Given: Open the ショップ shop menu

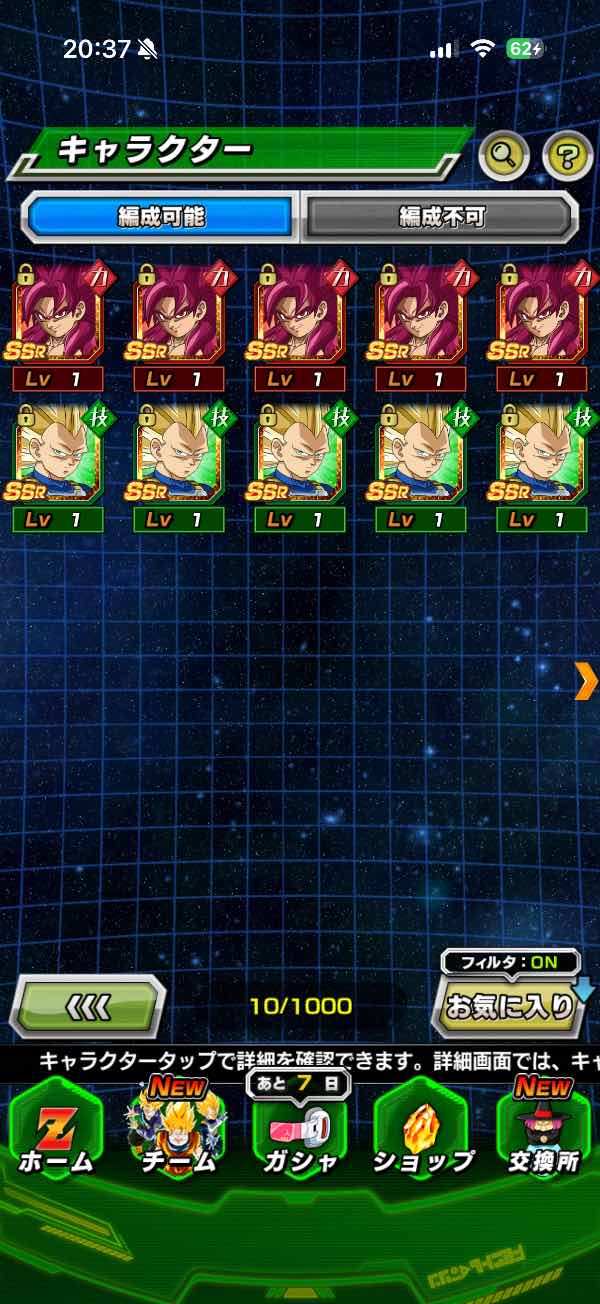Looking at the screenshot, I should [x=422, y=1135].
